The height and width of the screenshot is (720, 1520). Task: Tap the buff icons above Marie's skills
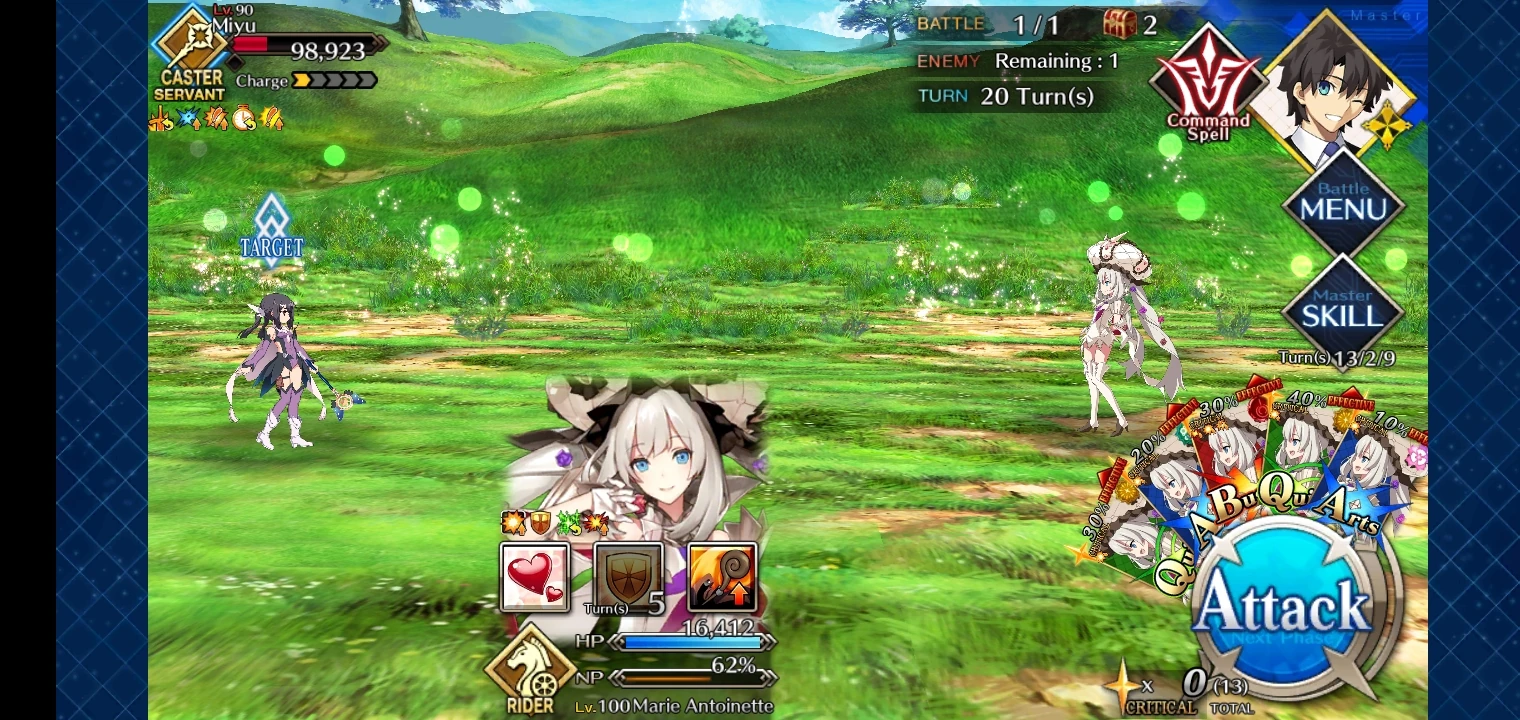pos(552,521)
